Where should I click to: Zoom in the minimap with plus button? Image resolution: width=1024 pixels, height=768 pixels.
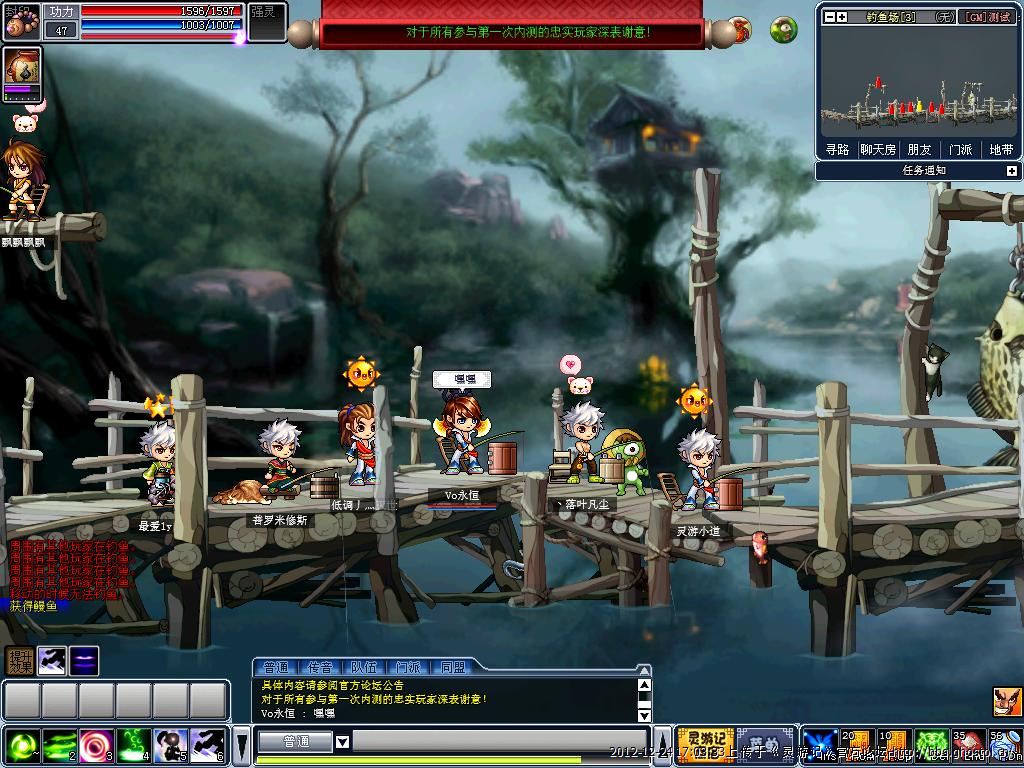[x=842, y=17]
